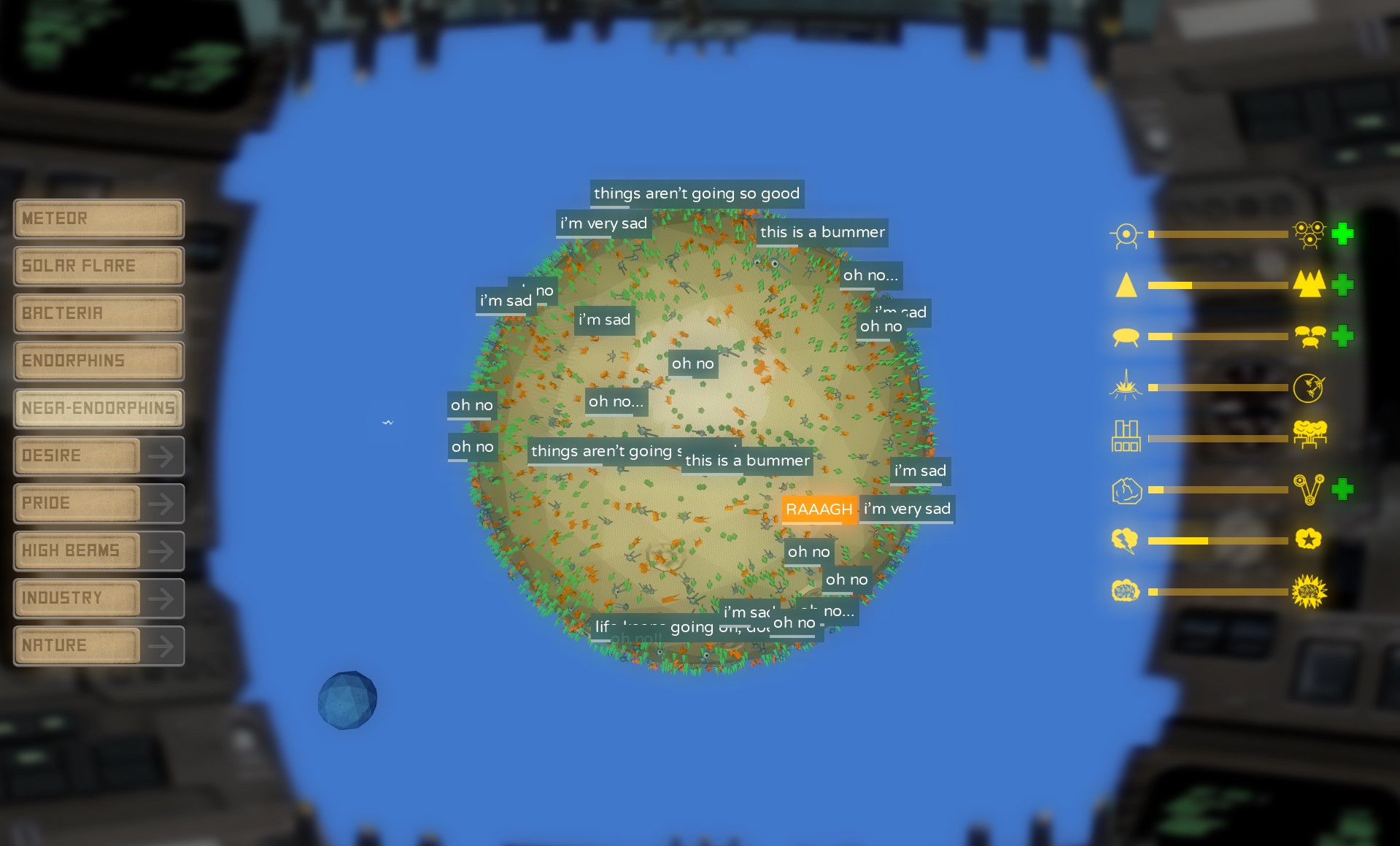The height and width of the screenshot is (846, 1400).
Task: Release Bacteria onto the planet
Action: click(x=98, y=313)
